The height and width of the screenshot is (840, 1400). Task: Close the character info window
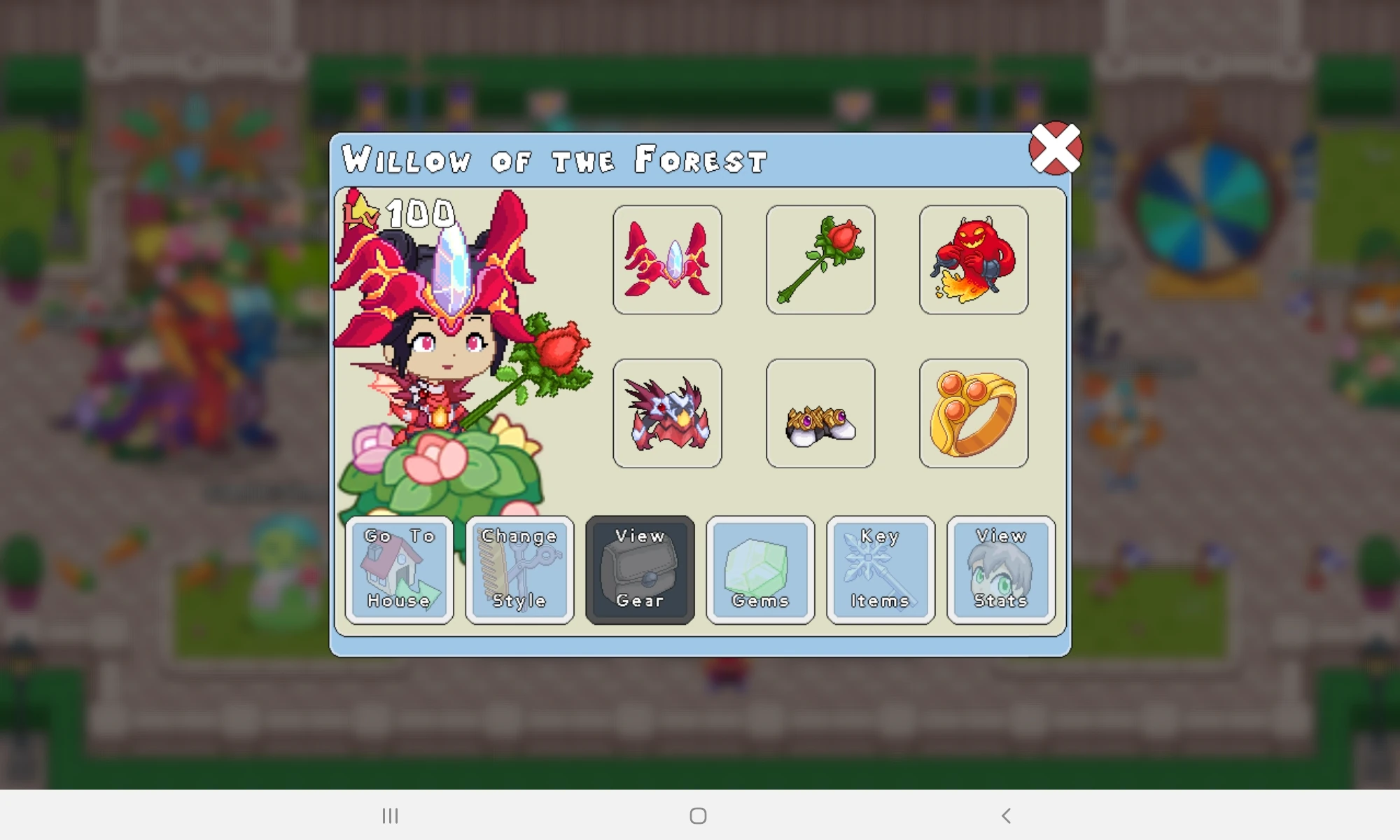point(1057,149)
